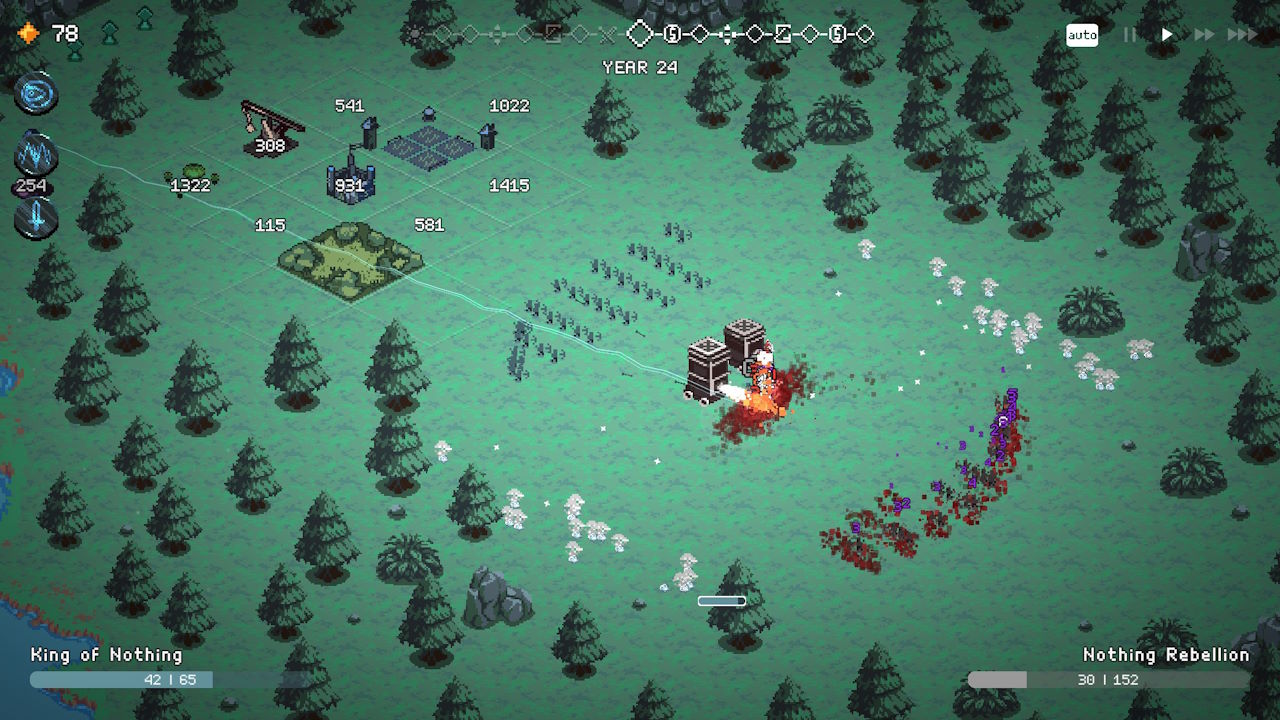Image resolution: width=1280 pixels, height=720 pixels.
Task: Activate the blue sword ability icon
Action: point(36,217)
